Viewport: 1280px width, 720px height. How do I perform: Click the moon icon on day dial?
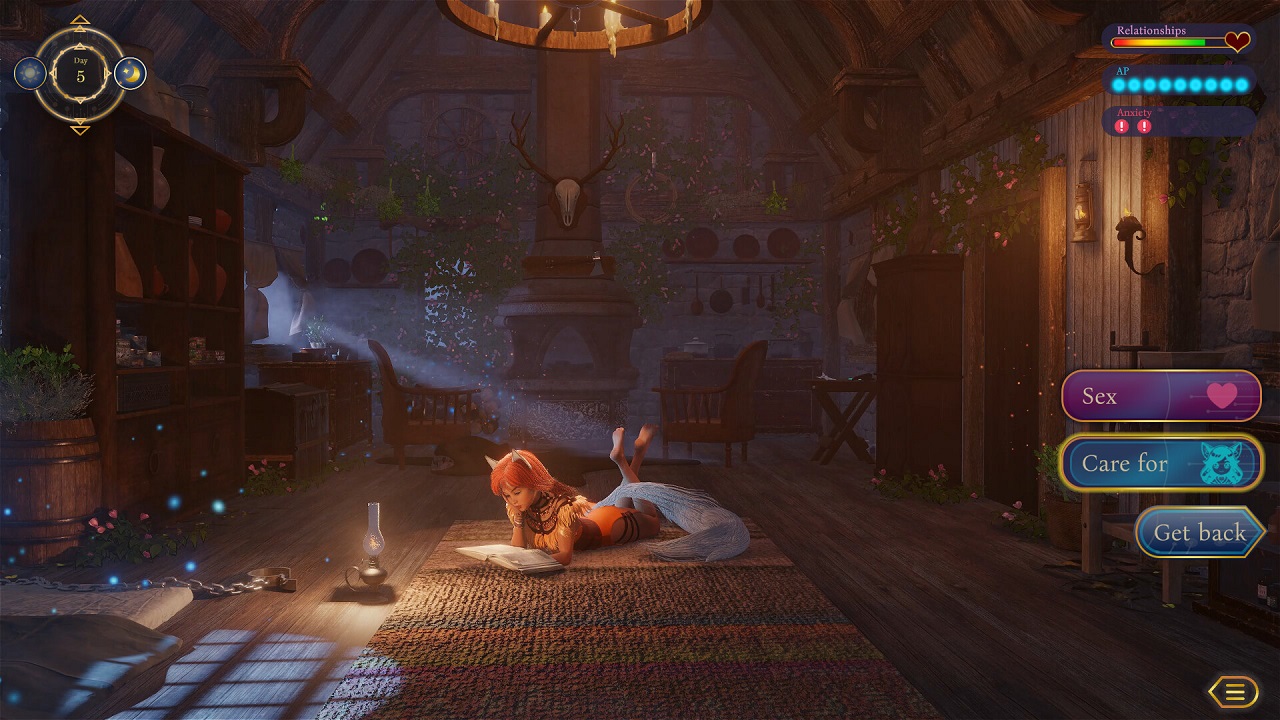click(x=130, y=73)
